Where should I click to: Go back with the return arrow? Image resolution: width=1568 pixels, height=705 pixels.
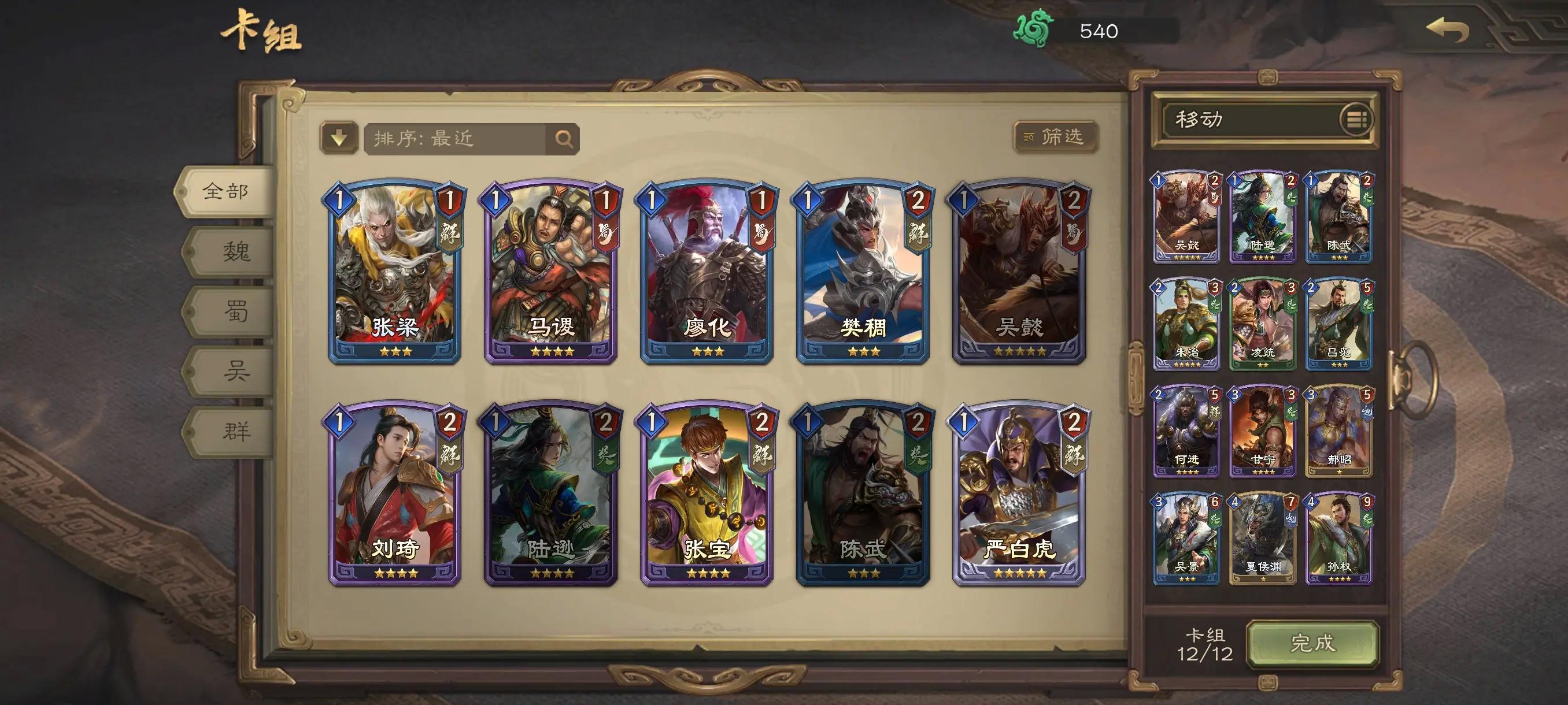[1448, 30]
